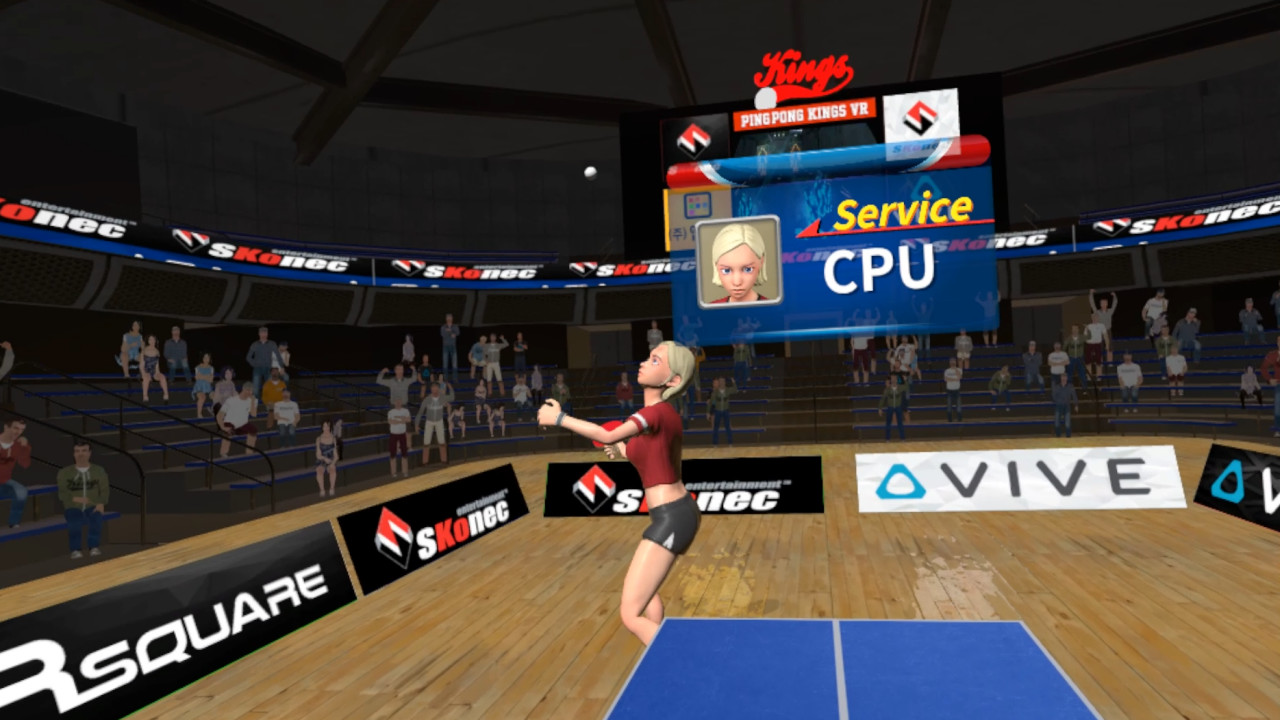
Task: Select the yellow Service label on the banner
Action: (902, 212)
